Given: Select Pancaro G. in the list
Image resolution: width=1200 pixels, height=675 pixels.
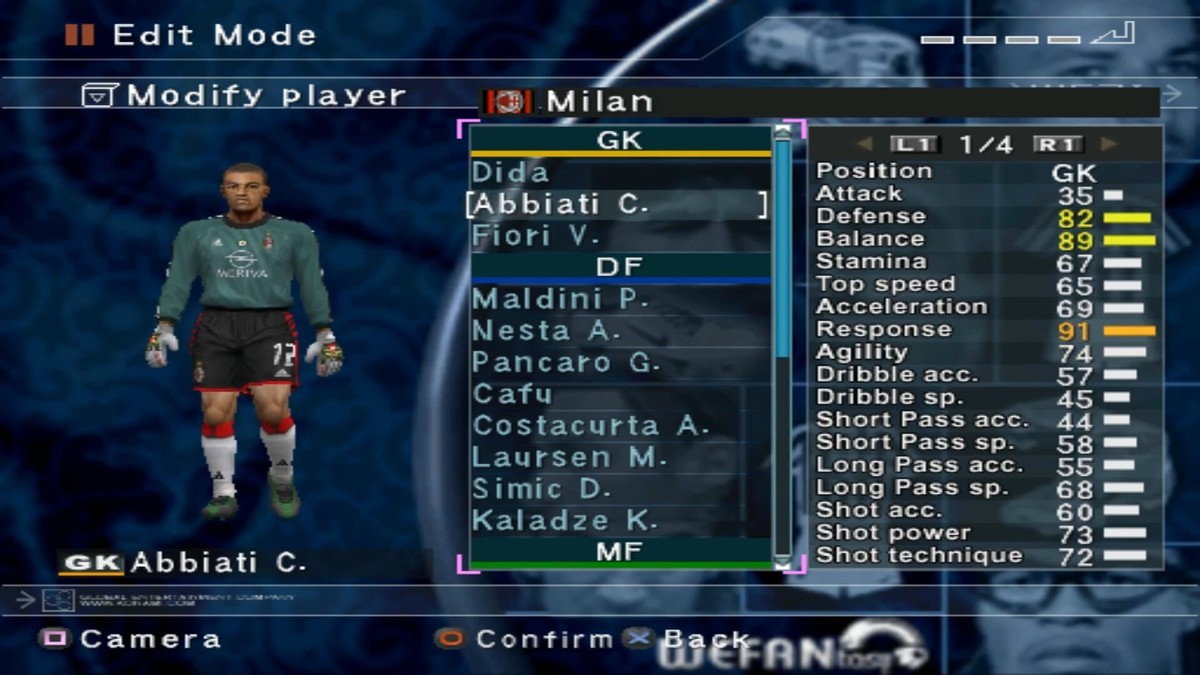Looking at the screenshot, I should pos(566,363).
